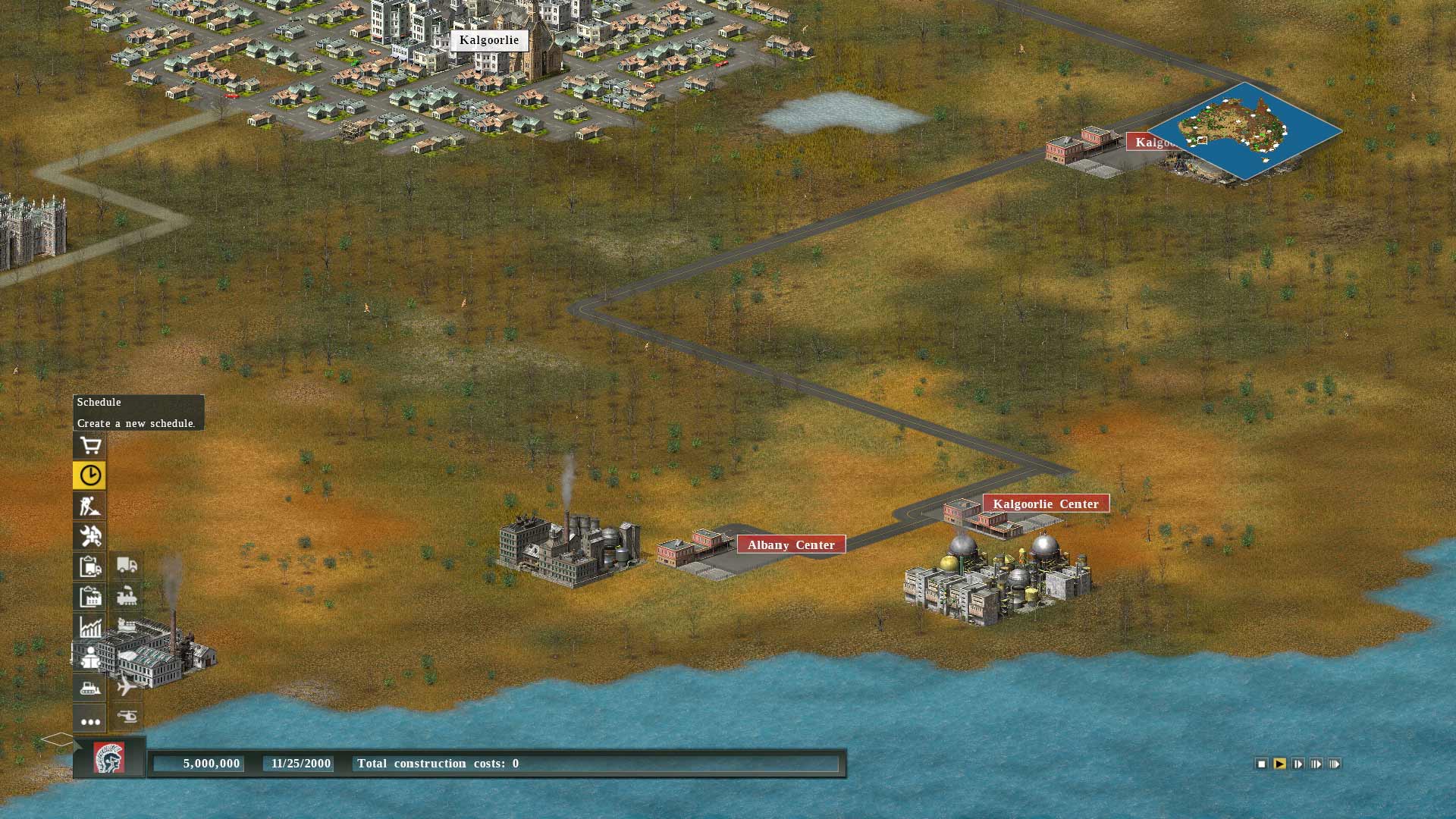This screenshot has height=819, width=1456.
Task: Open the wrench and hammer tools icon
Action: tap(89, 537)
